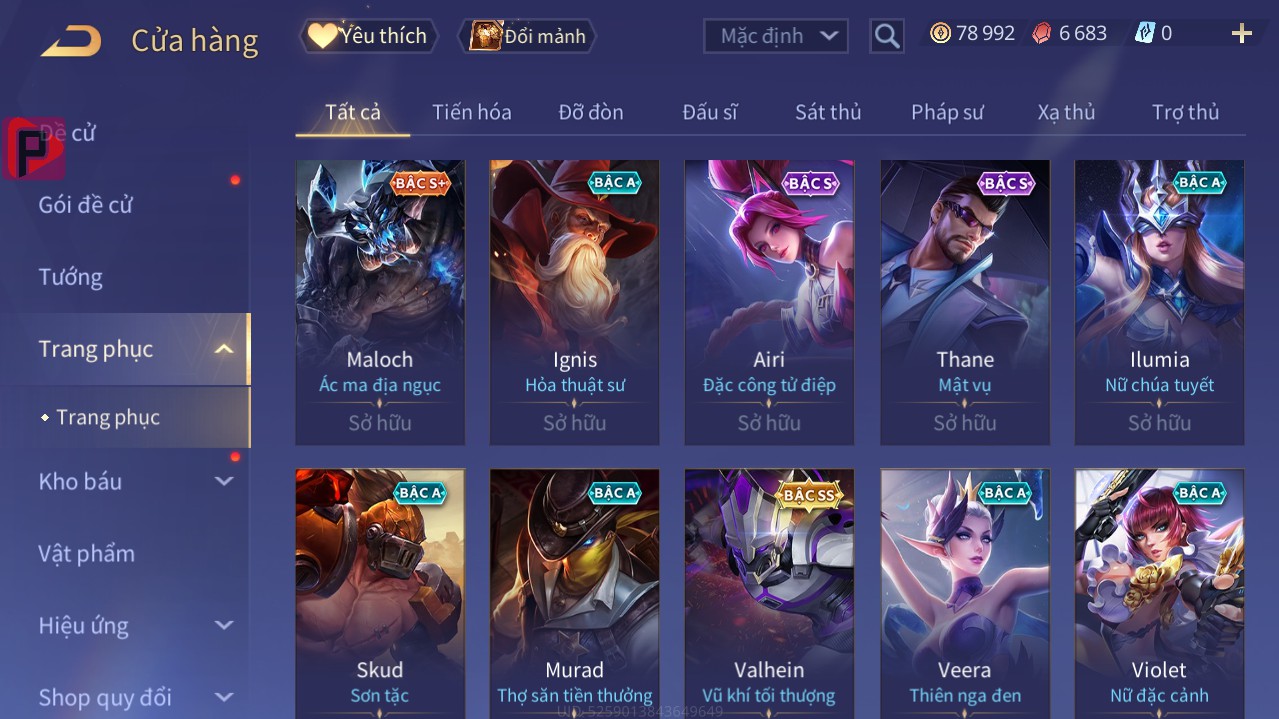Go to the Tướng heroes section
Screen dimensions: 1279x719
[x=70, y=277]
